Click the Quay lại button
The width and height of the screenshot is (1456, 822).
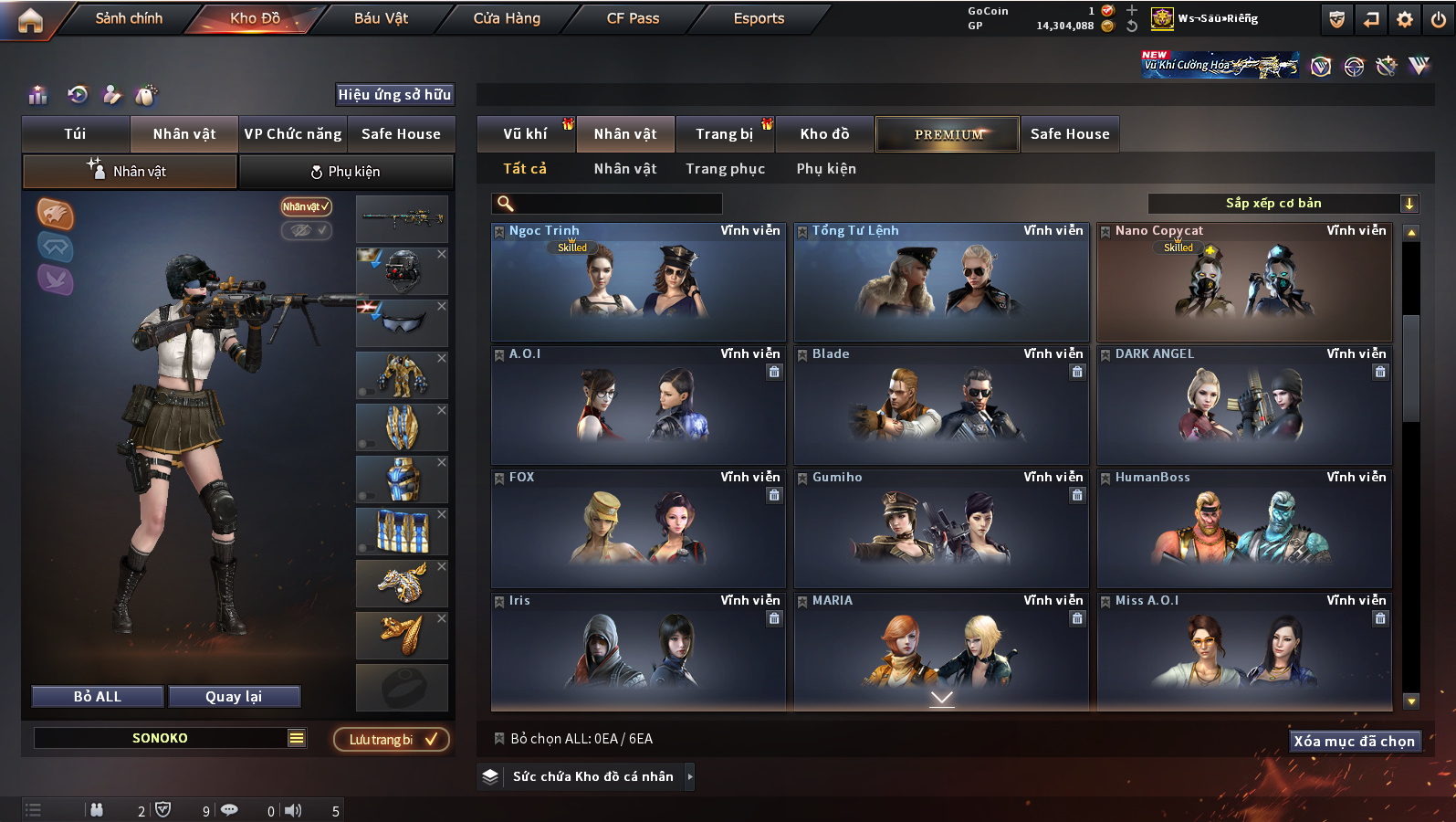[x=234, y=697]
